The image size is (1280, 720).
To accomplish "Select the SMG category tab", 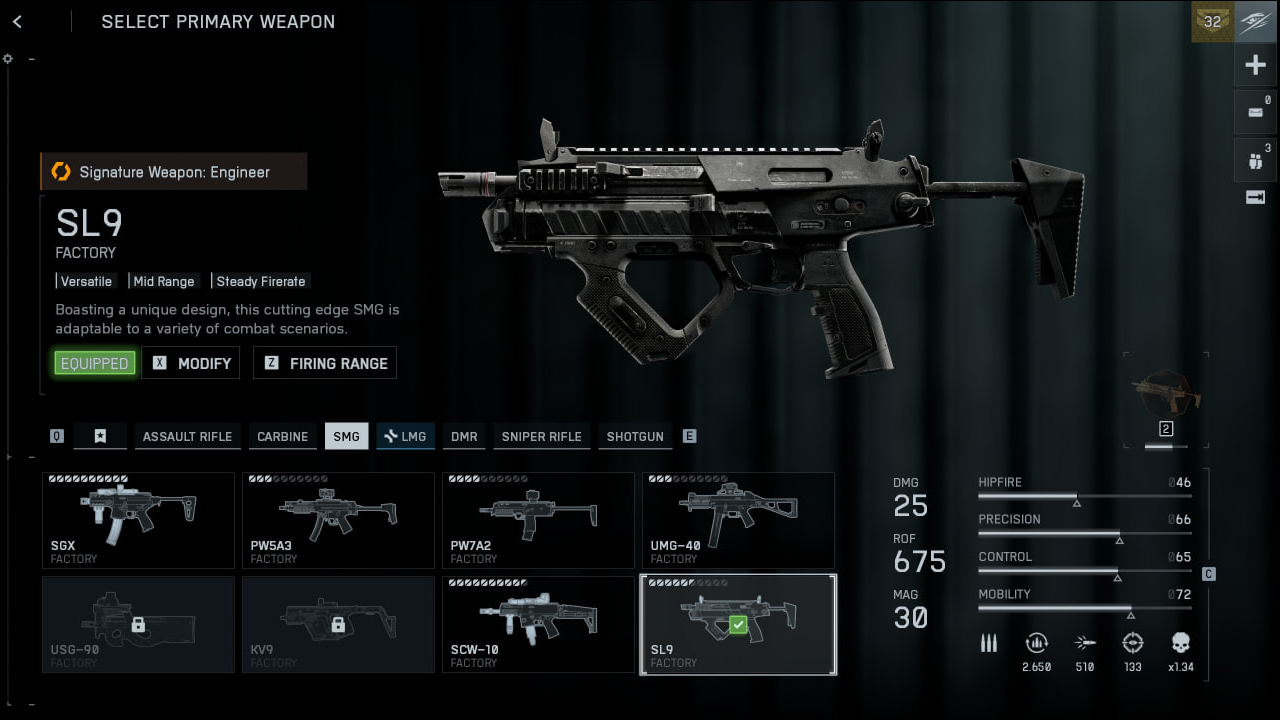I will [346, 436].
